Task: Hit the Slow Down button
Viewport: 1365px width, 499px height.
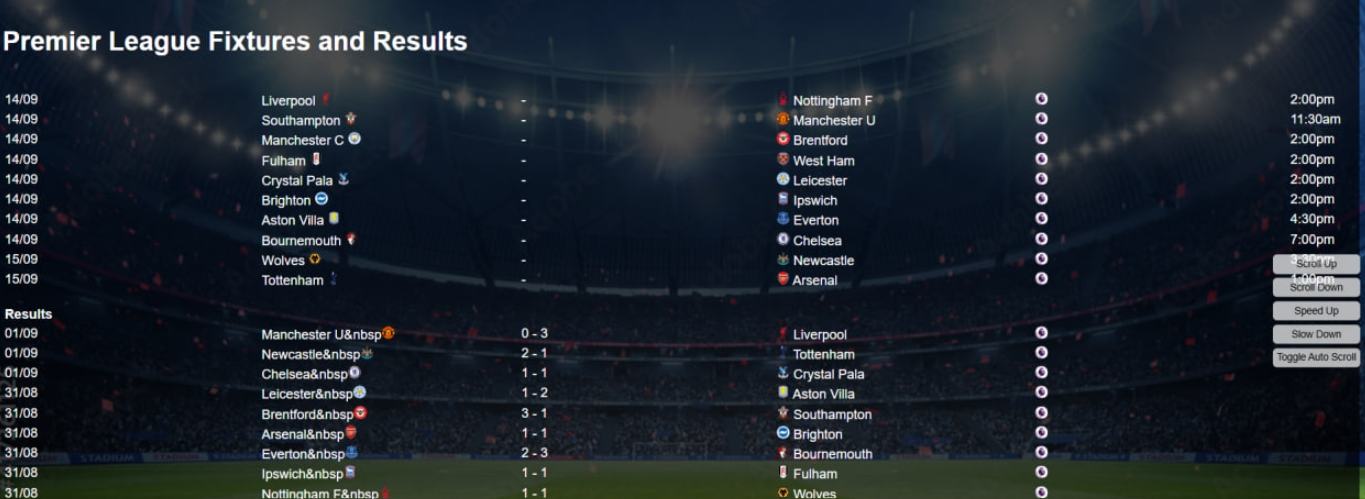Action: [x=1316, y=334]
